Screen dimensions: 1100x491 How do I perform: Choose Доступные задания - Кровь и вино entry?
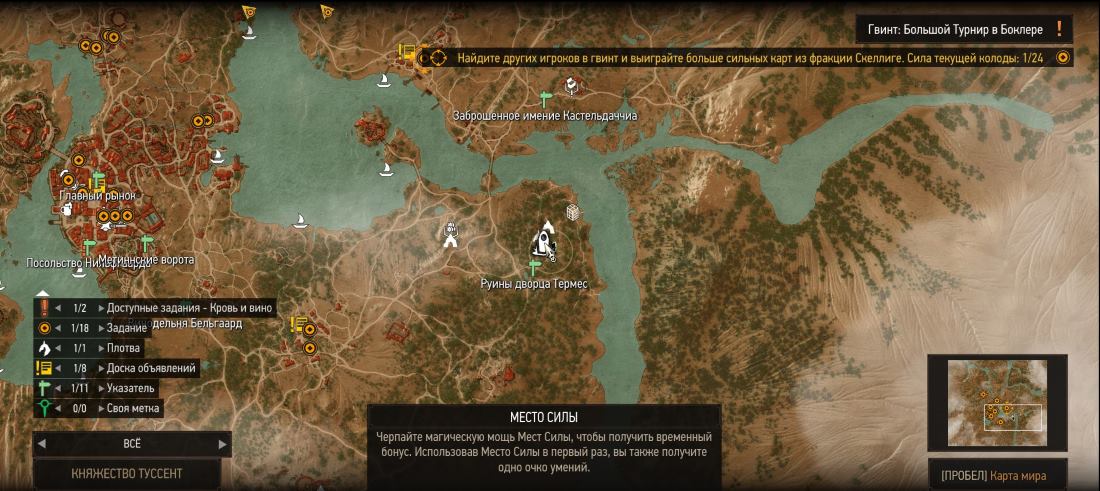189,308
